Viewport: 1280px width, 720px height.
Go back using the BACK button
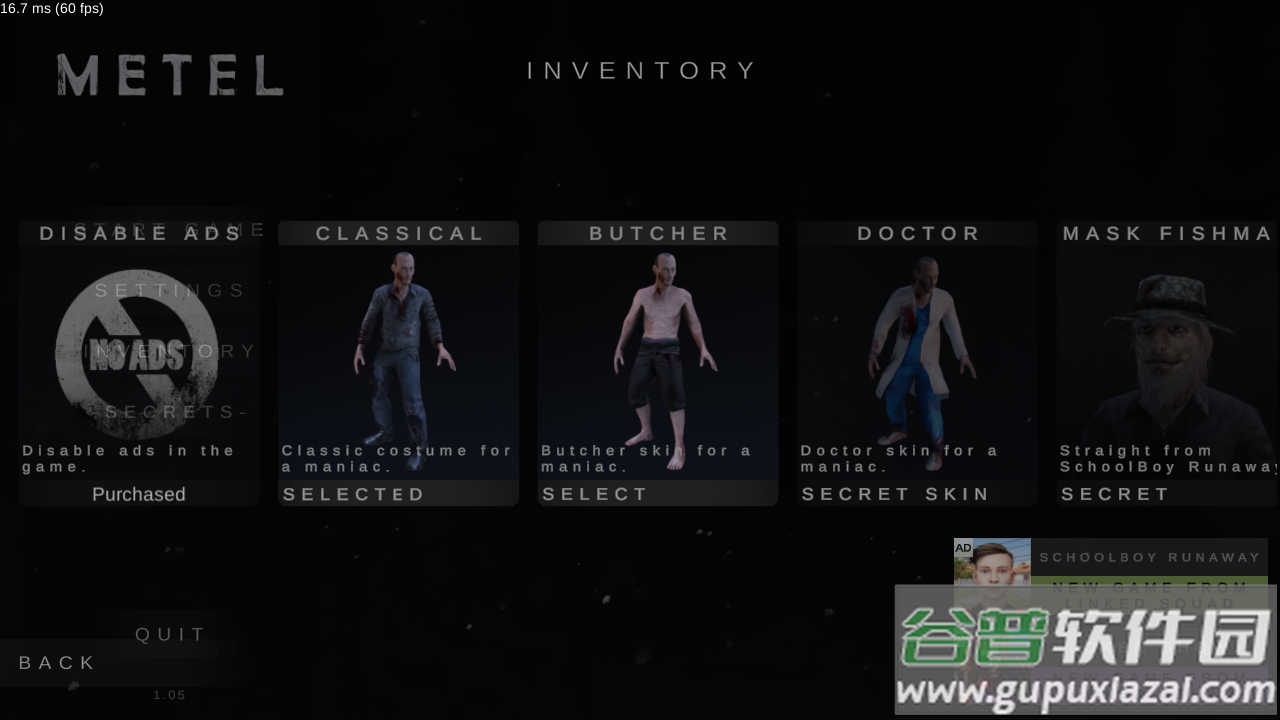(58, 663)
